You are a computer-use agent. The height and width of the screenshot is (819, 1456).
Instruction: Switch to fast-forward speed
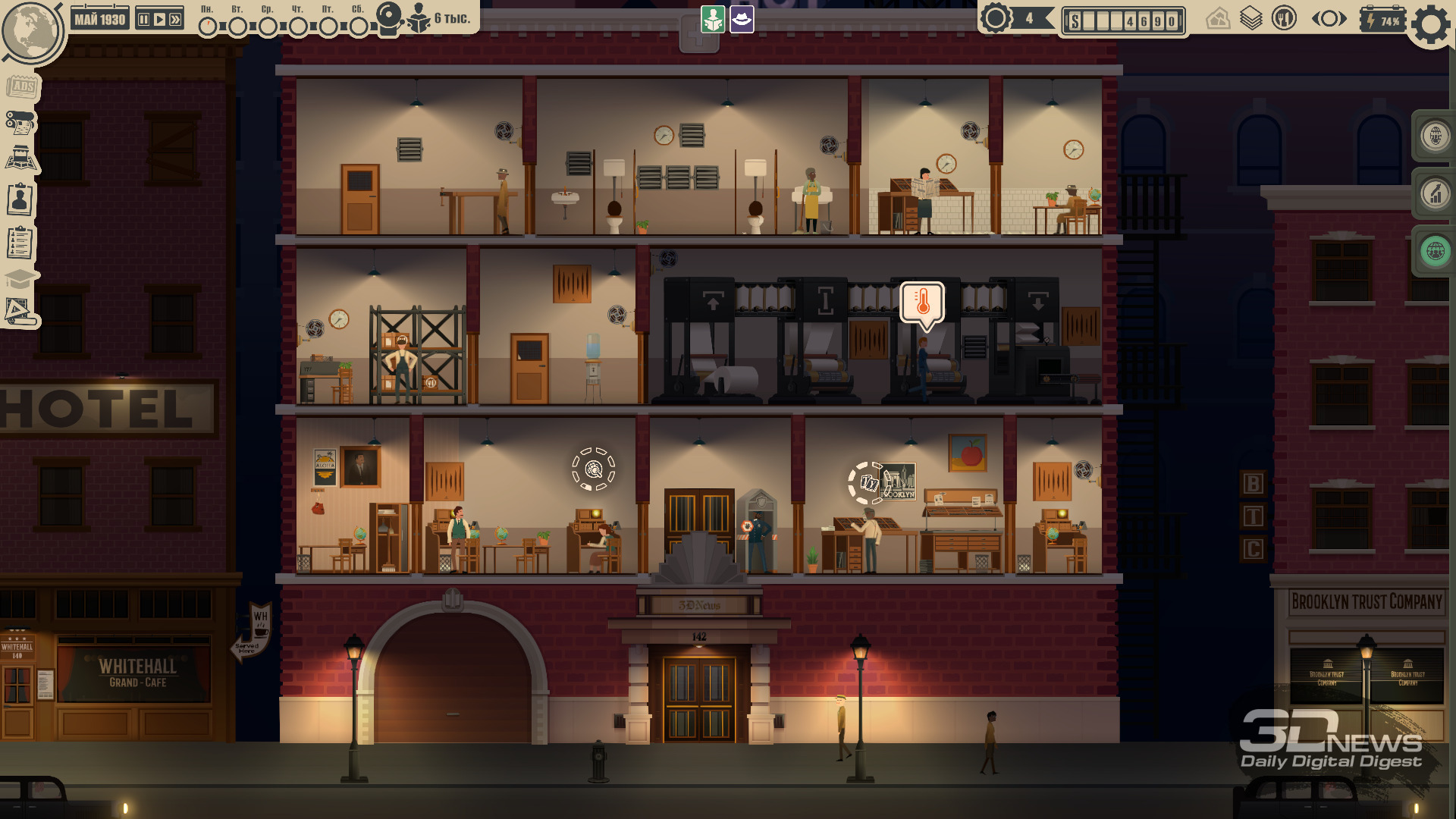tap(175, 20)
